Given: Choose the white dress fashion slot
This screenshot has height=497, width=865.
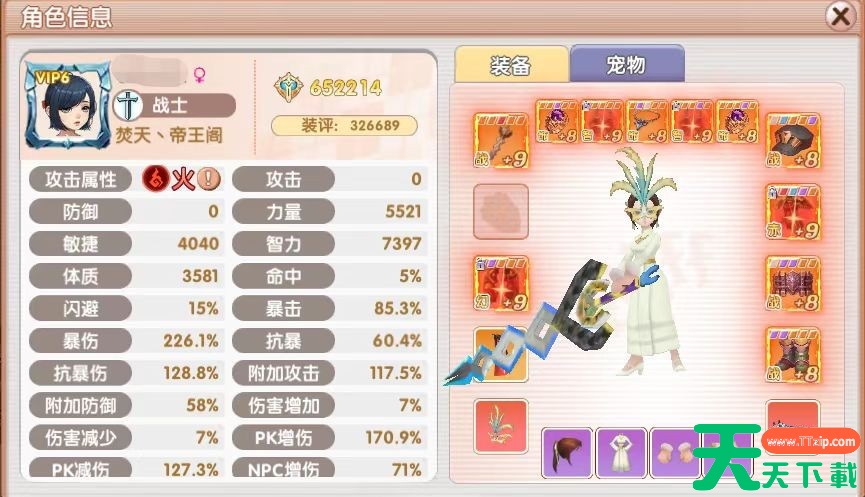Looking at the screenshot, I should click(621, 453).
